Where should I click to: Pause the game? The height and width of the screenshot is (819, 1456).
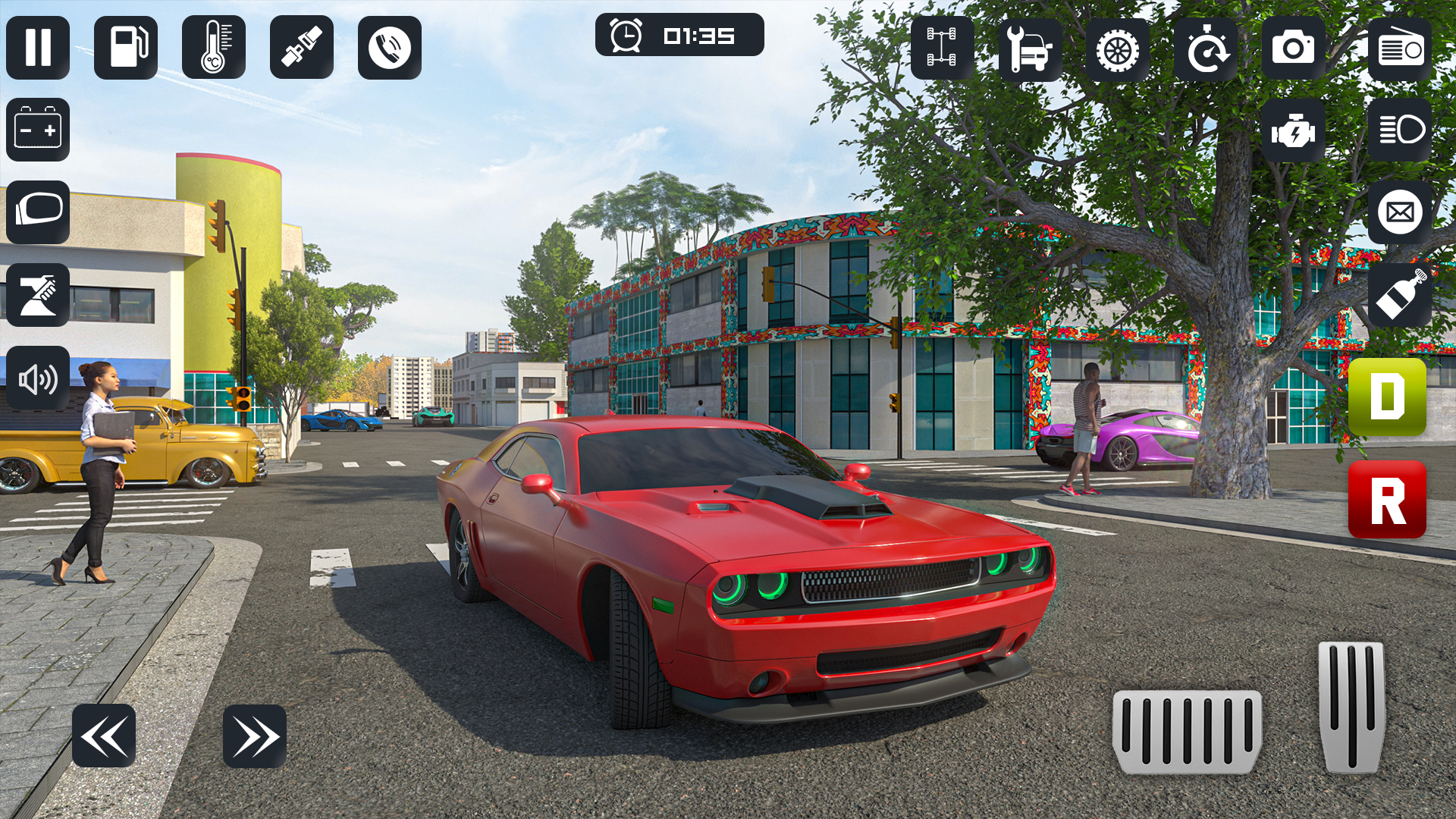pyautogui.click(x=38, y=47)
